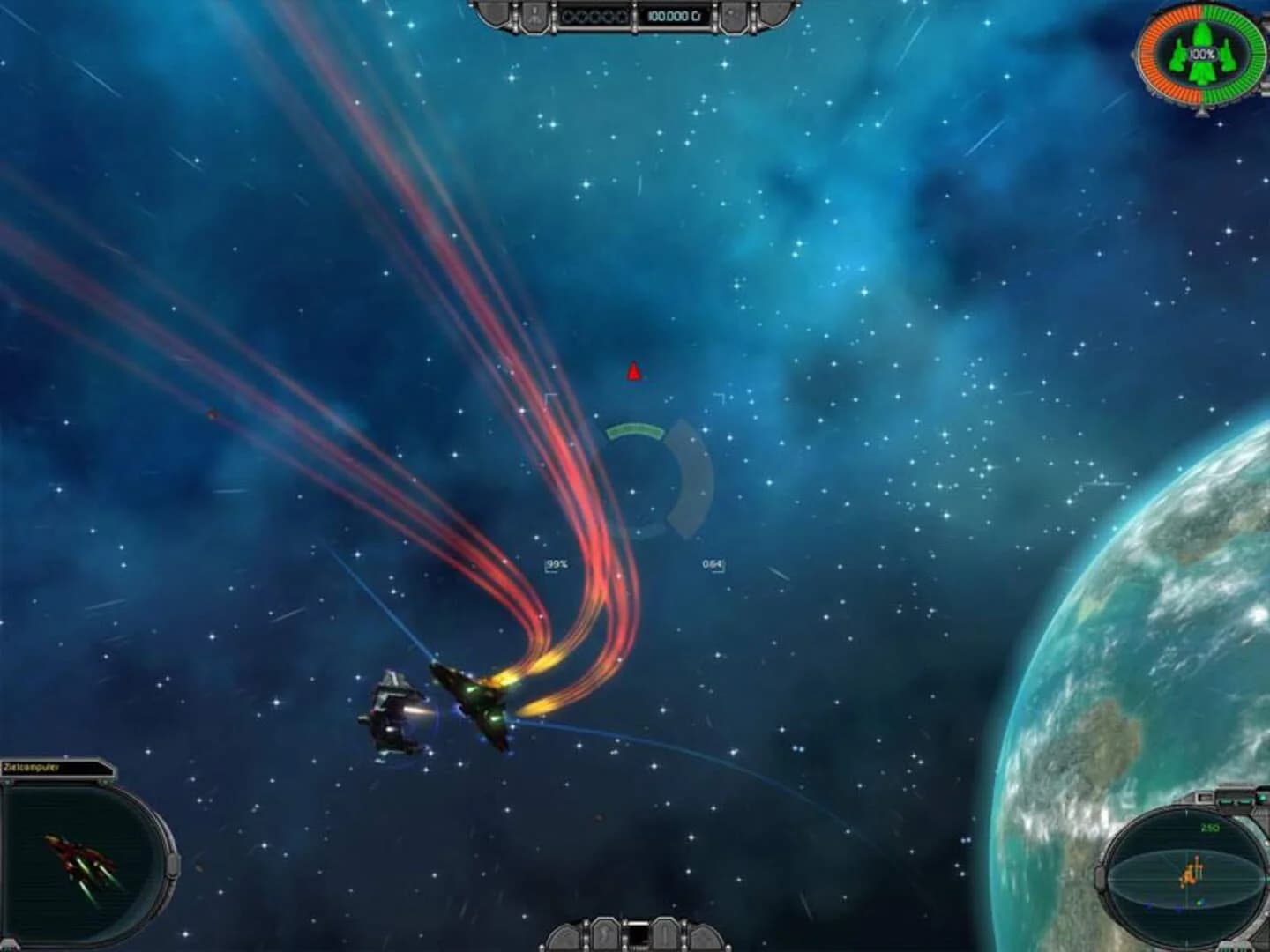This screenshot has width=1270, height=952.
Task: Expand the bottom-center console panel
Action: point(637,936)
